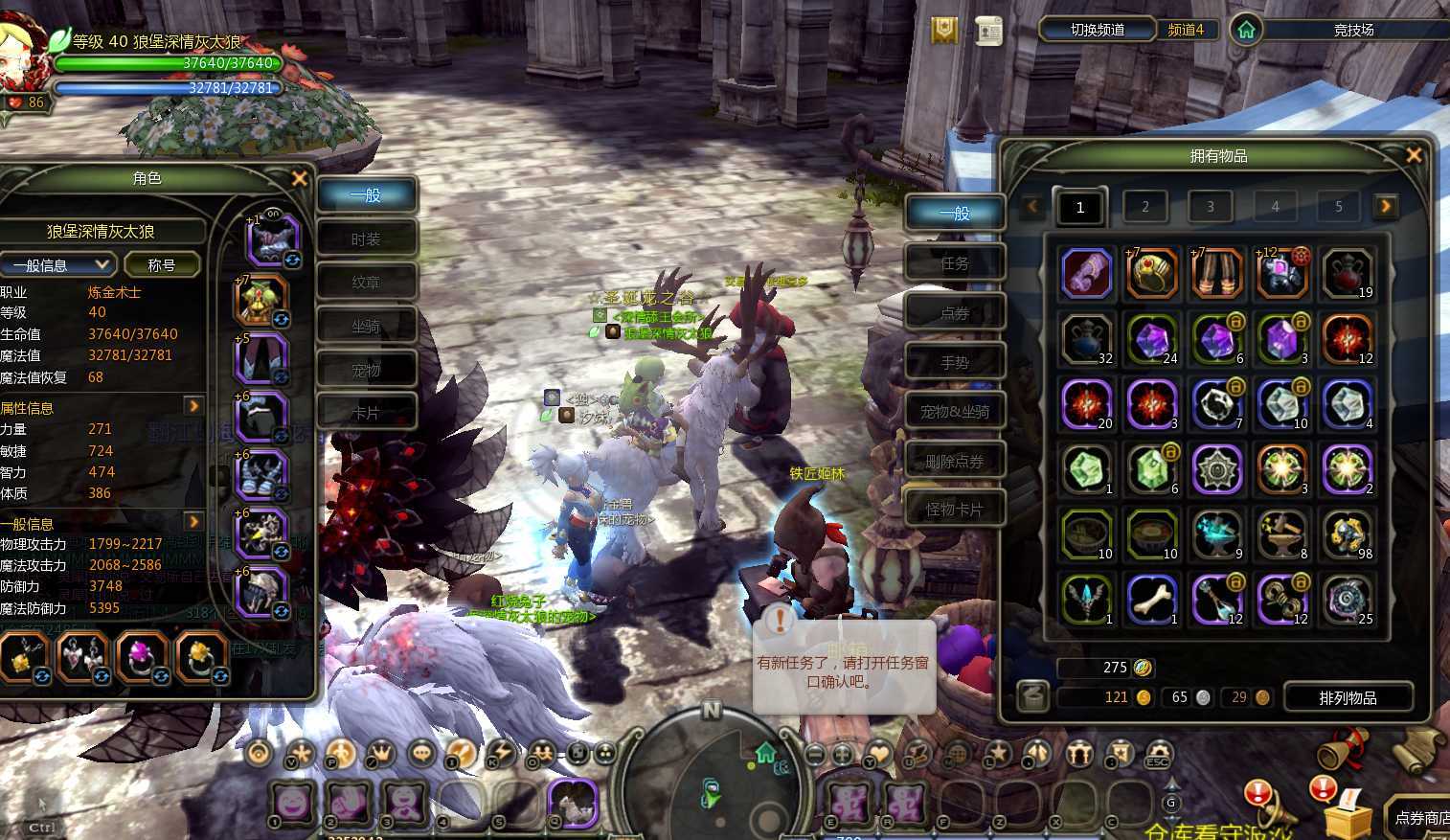Select the white bone item slot

coord(1152,599)
